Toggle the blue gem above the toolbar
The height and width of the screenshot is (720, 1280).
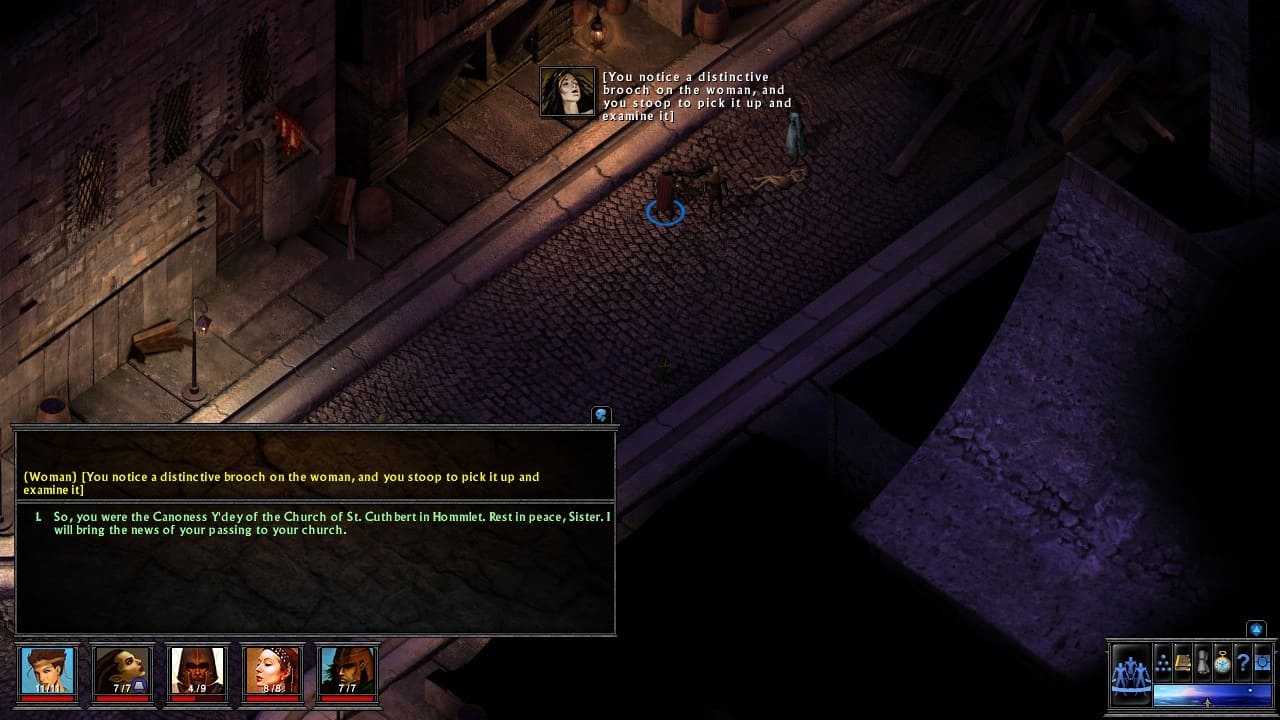click(1256, 629)
